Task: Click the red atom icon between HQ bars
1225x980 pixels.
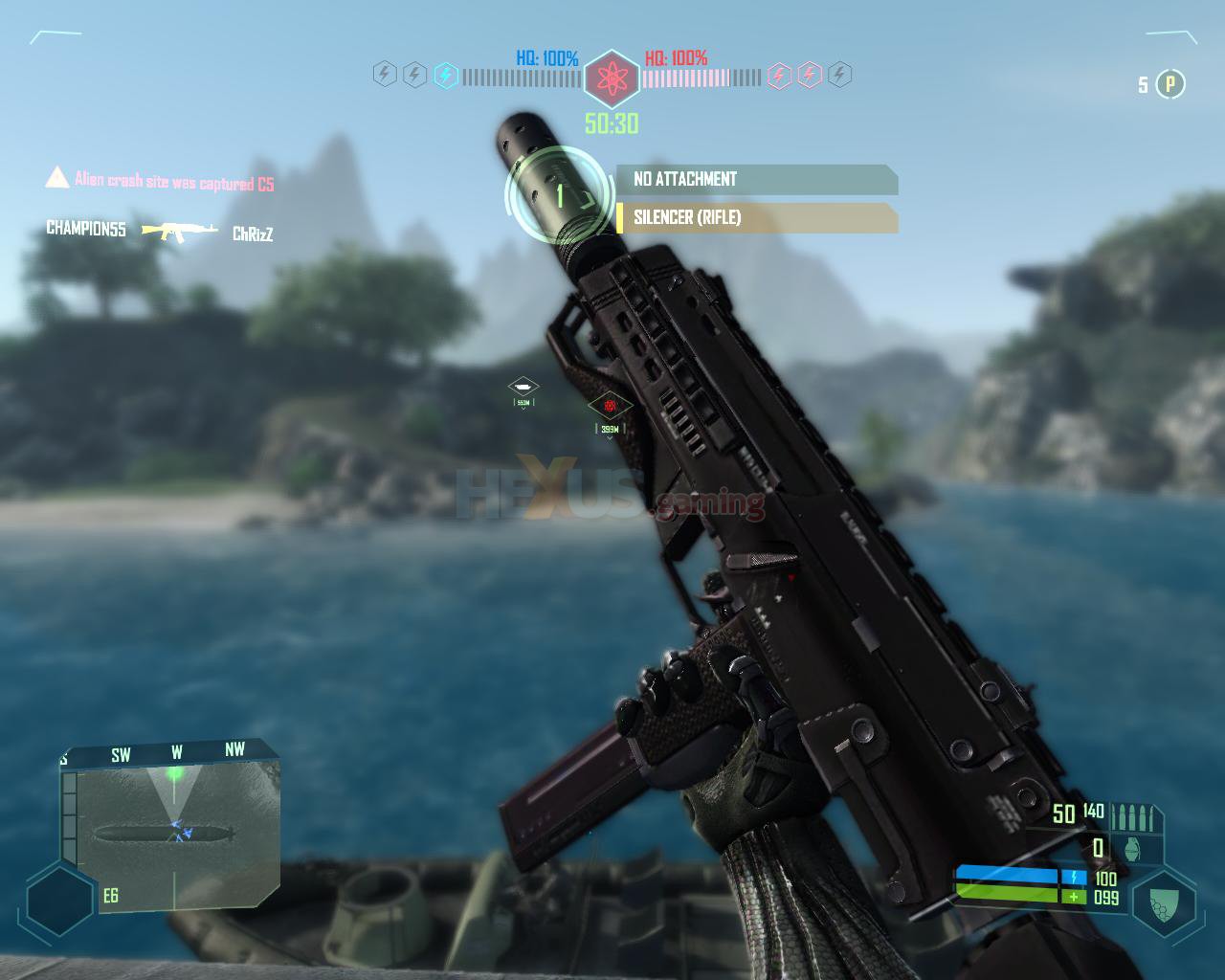Action: coord(612,76)
